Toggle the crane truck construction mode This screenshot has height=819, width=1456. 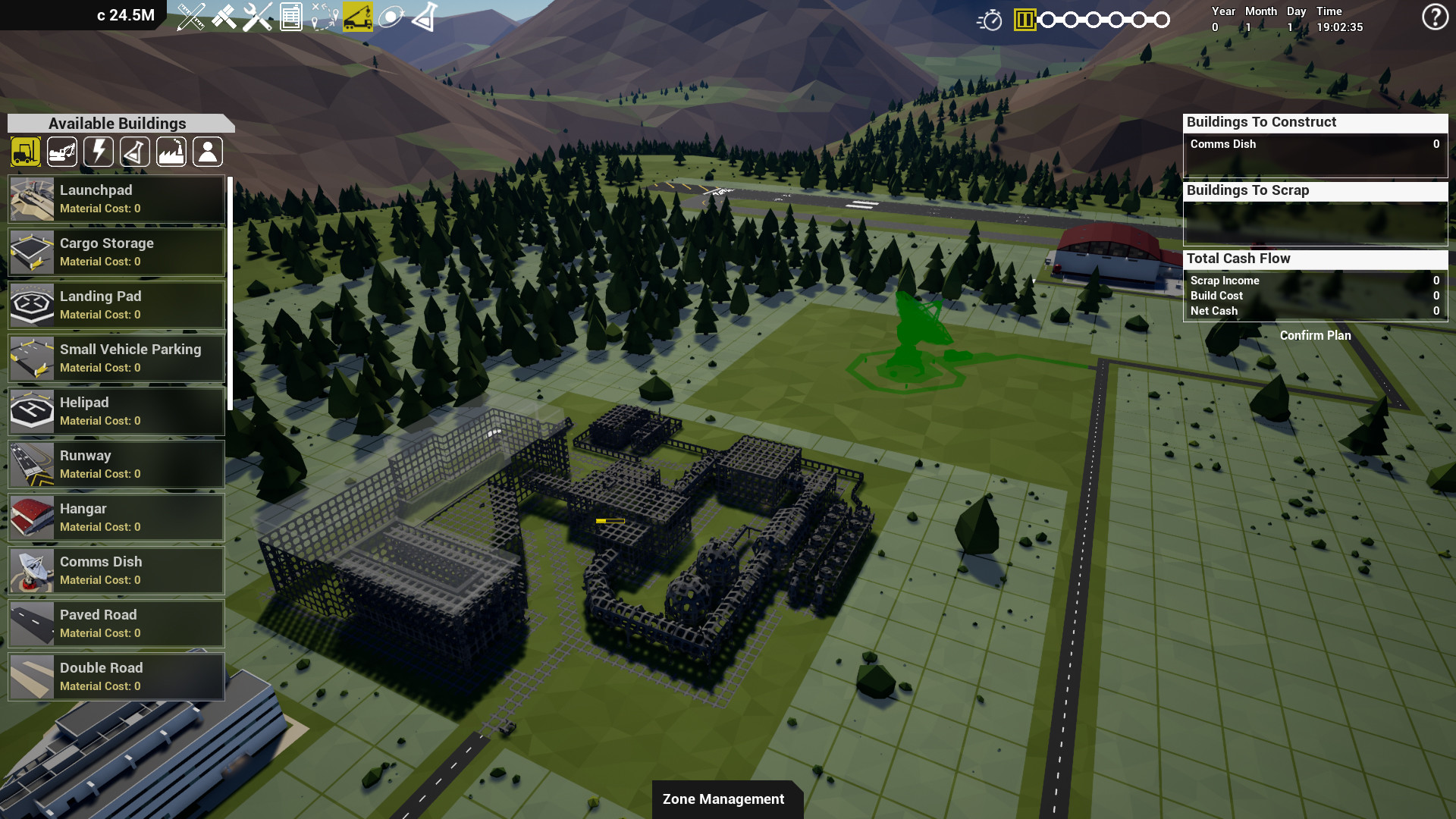[x=359, y=18]
